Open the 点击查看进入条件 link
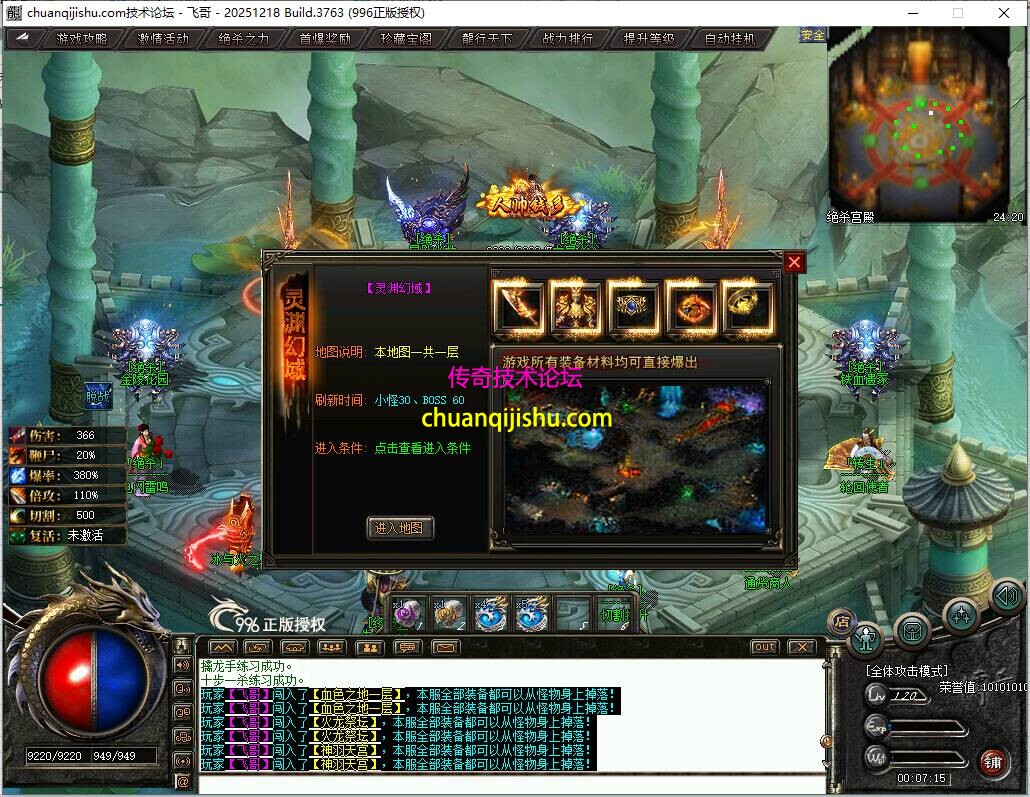This screenshot has height=797, width=1030. point(422,449)
